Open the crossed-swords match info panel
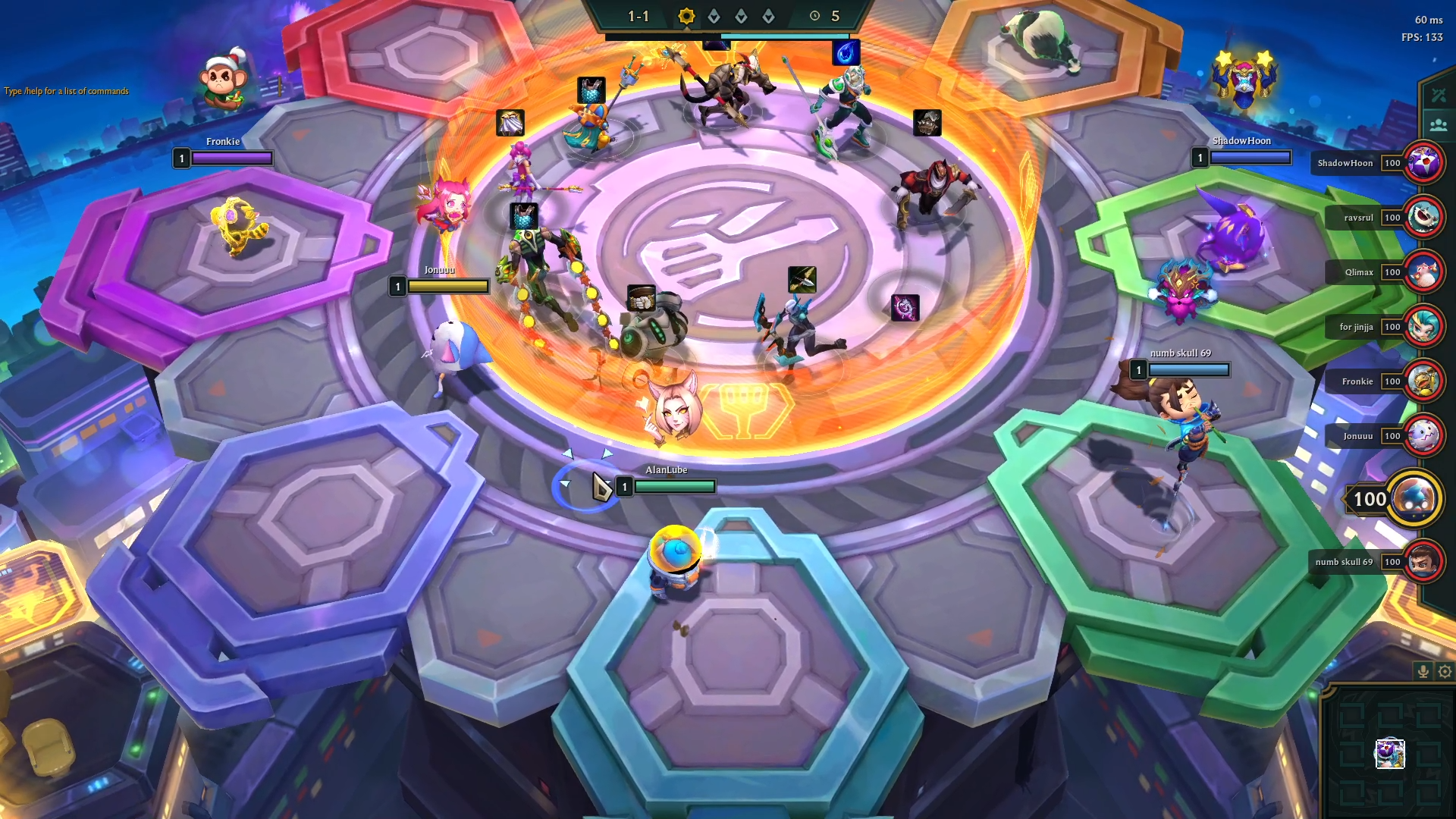The width and height of the screenshot is (1456, 819). [x=1439, y=95]
